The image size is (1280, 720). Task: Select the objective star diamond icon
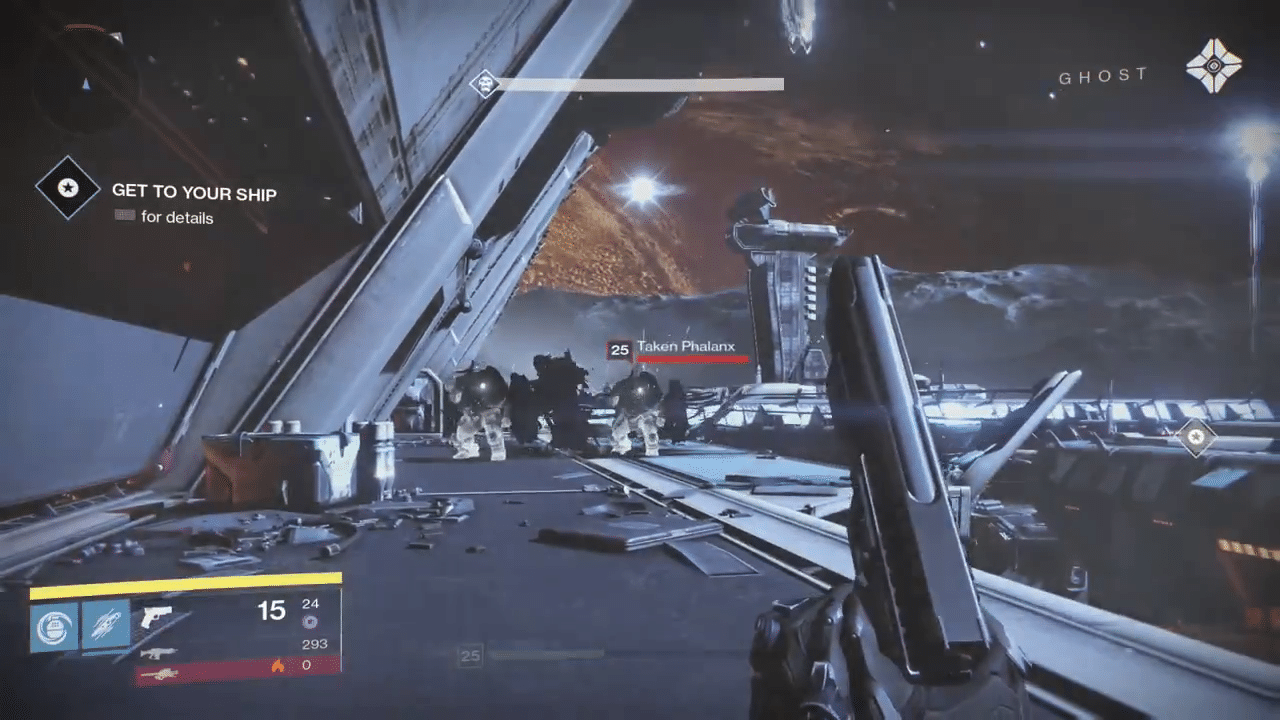pos(68,188)
